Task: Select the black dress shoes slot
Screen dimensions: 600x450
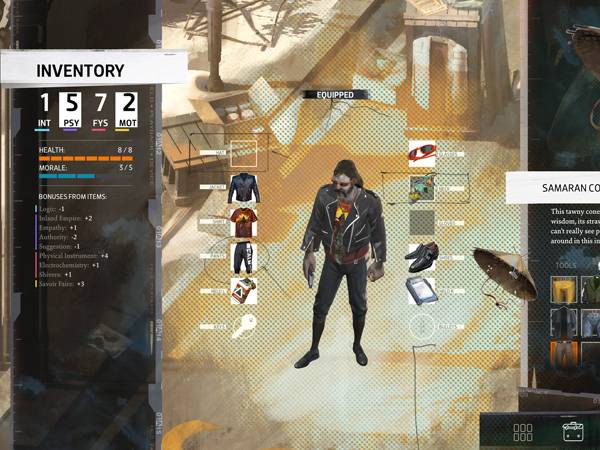Action: 422,257
